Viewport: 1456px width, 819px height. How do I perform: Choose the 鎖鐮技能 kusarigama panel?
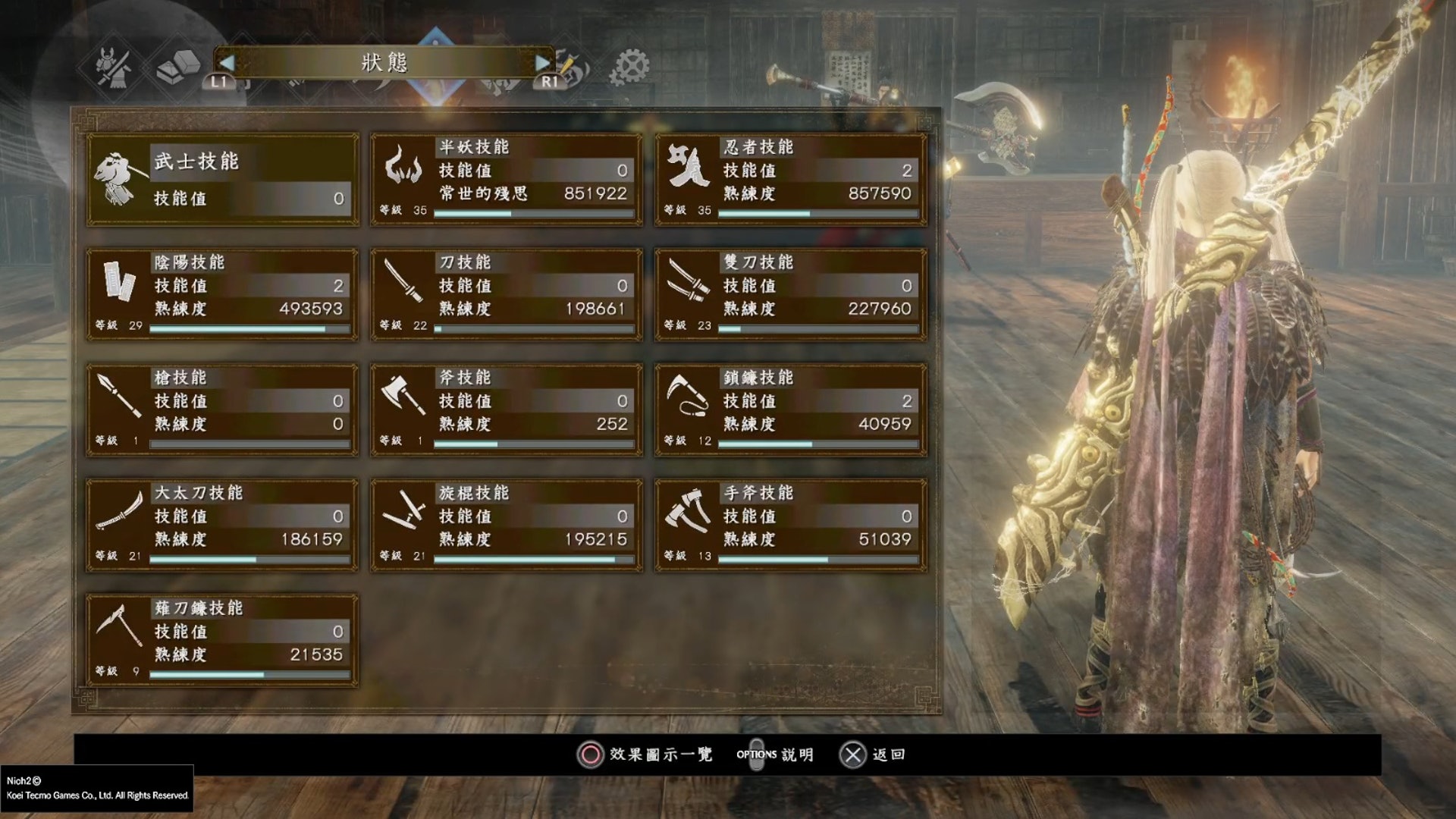coord(790,409)
